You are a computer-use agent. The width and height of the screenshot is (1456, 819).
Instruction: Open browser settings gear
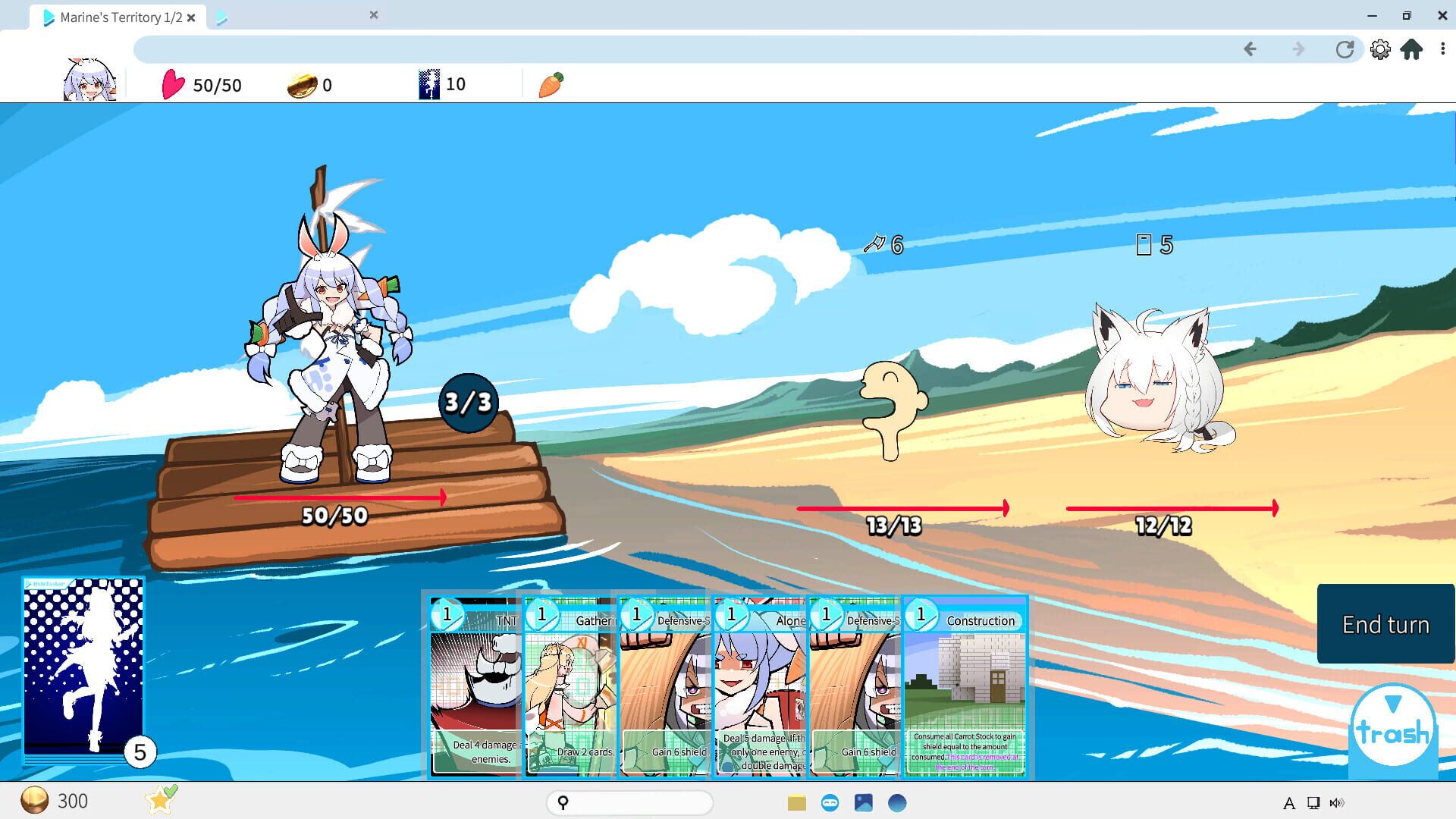pyautogui.click(x=1382, y=49)
